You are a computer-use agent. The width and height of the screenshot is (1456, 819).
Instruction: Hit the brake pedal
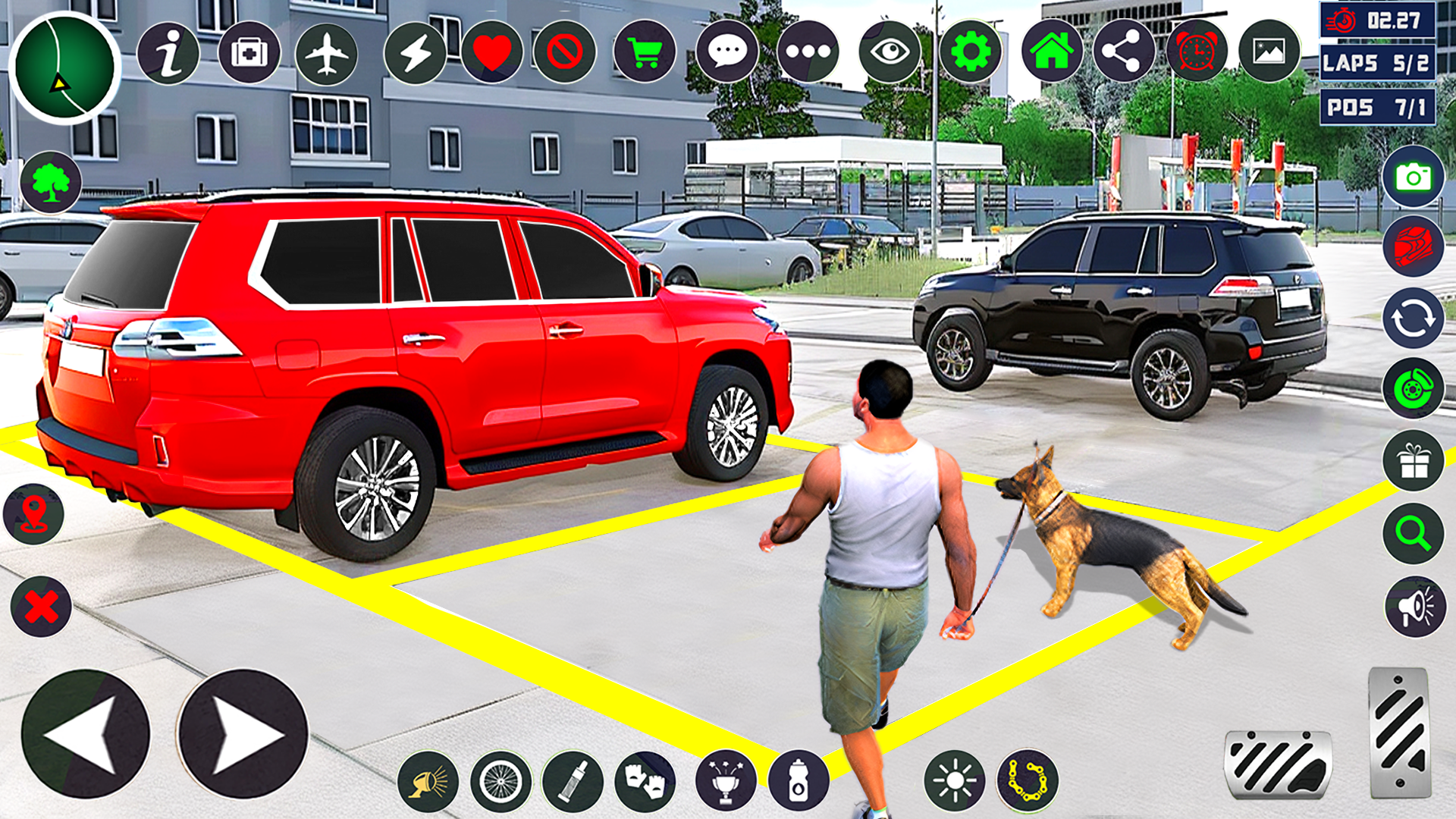coord(1279,764)
